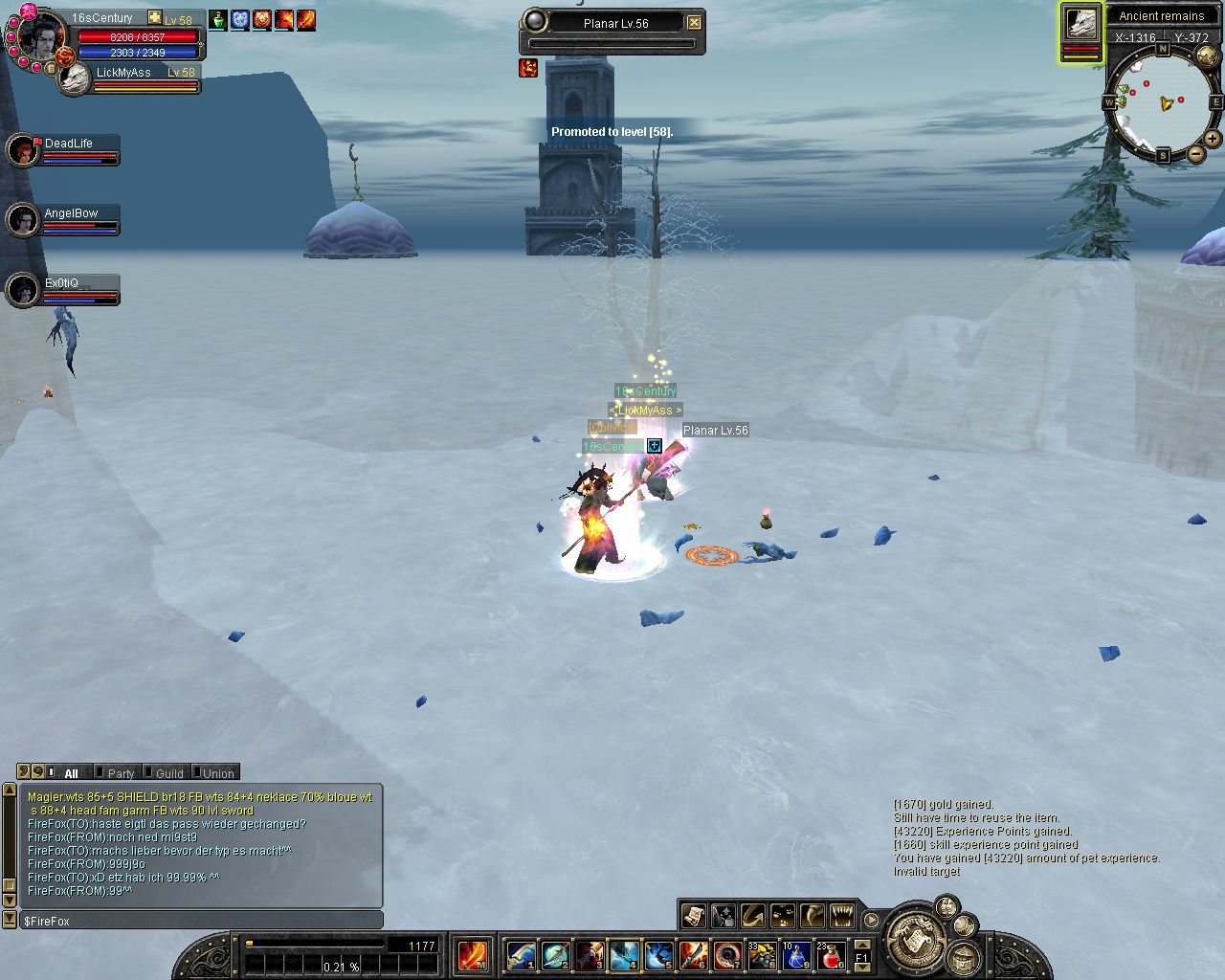The width and height of the screenshot is (1225, 980).
Task: Activate the flaming sword skill in slot 6
Action: pos(693,955)
